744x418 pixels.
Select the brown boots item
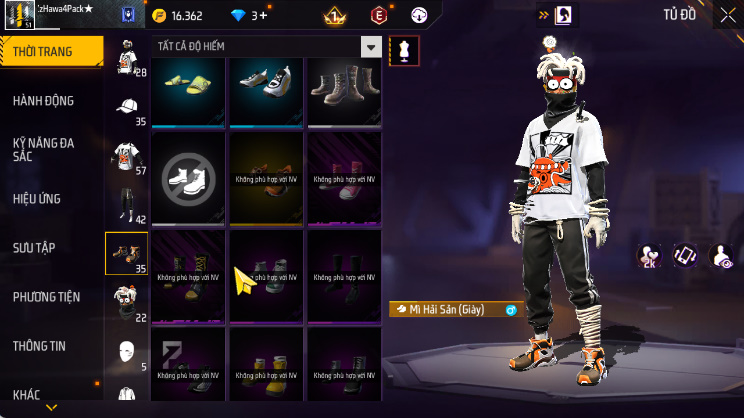(x=343, y=90)
